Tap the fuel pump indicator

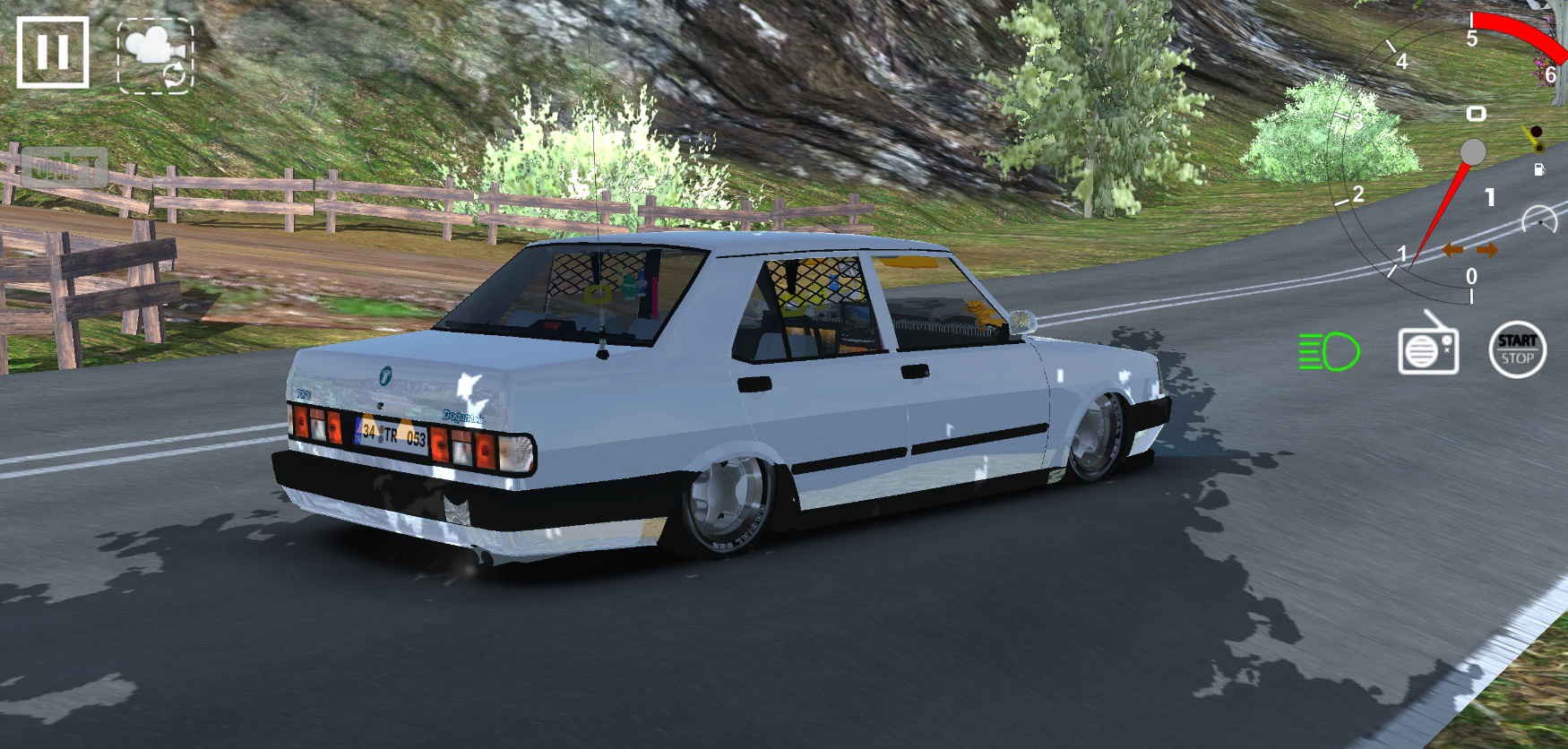coord(1540,168)
